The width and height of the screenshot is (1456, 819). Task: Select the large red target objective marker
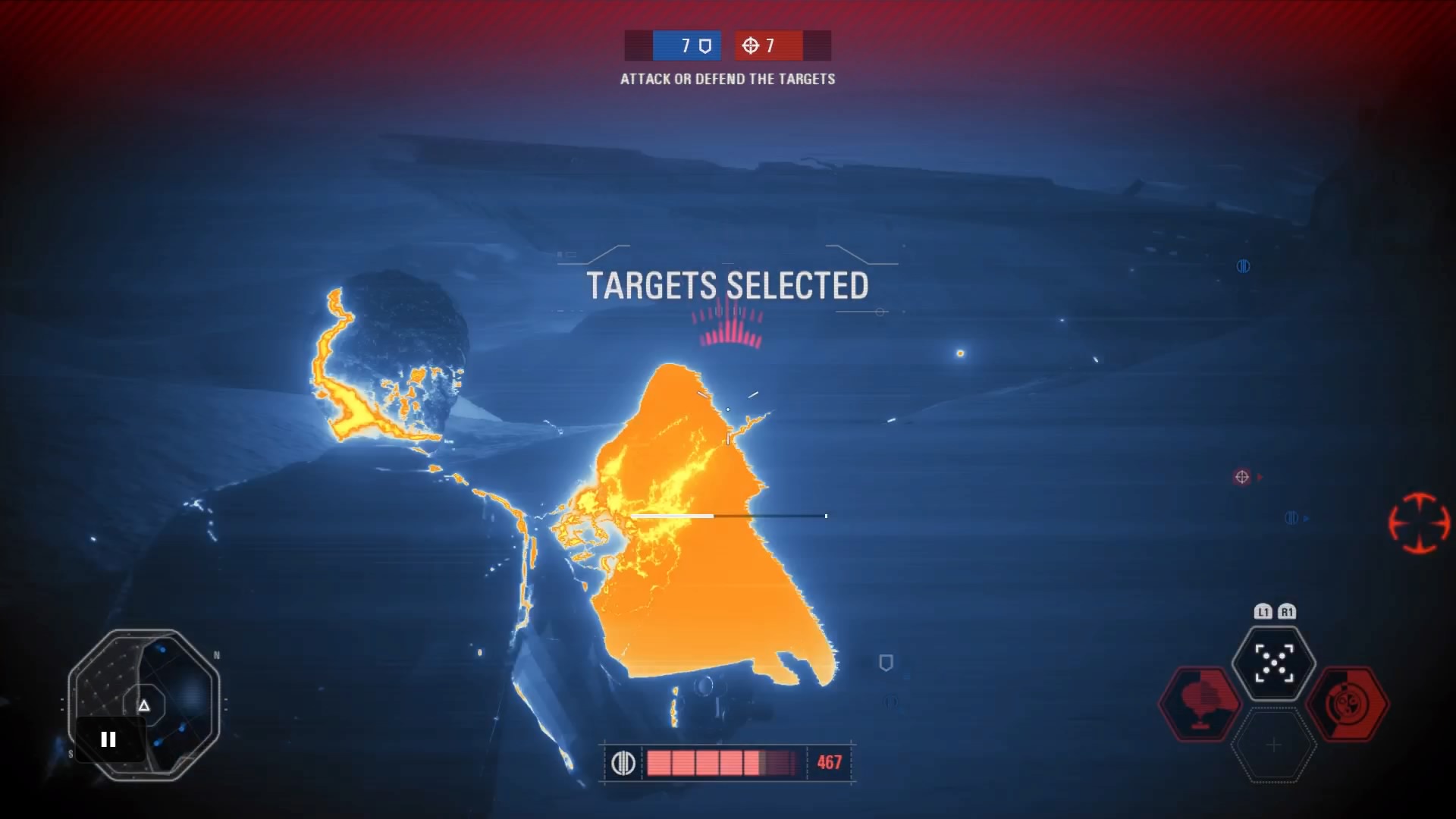[1419, 522]
